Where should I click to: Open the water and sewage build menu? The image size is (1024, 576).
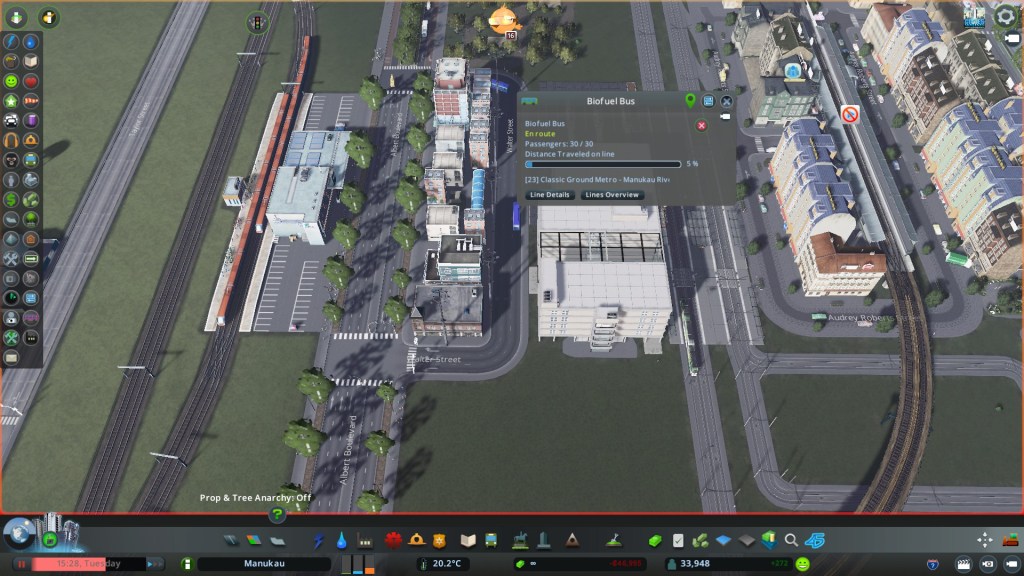(x=342, y=540)
